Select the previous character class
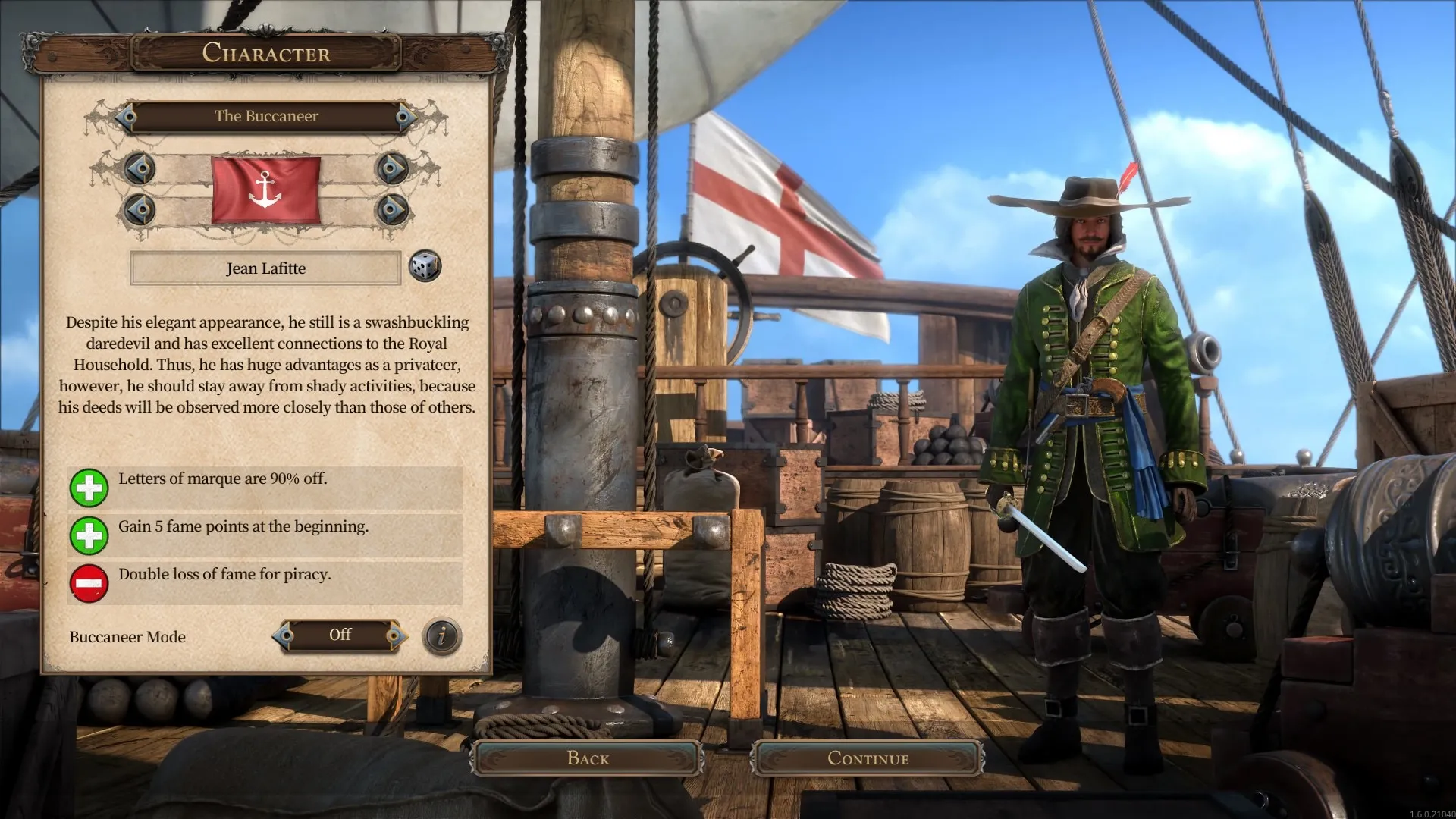Image resolution: width=1456 pixels, height=819 pixels. coord(127,117)
